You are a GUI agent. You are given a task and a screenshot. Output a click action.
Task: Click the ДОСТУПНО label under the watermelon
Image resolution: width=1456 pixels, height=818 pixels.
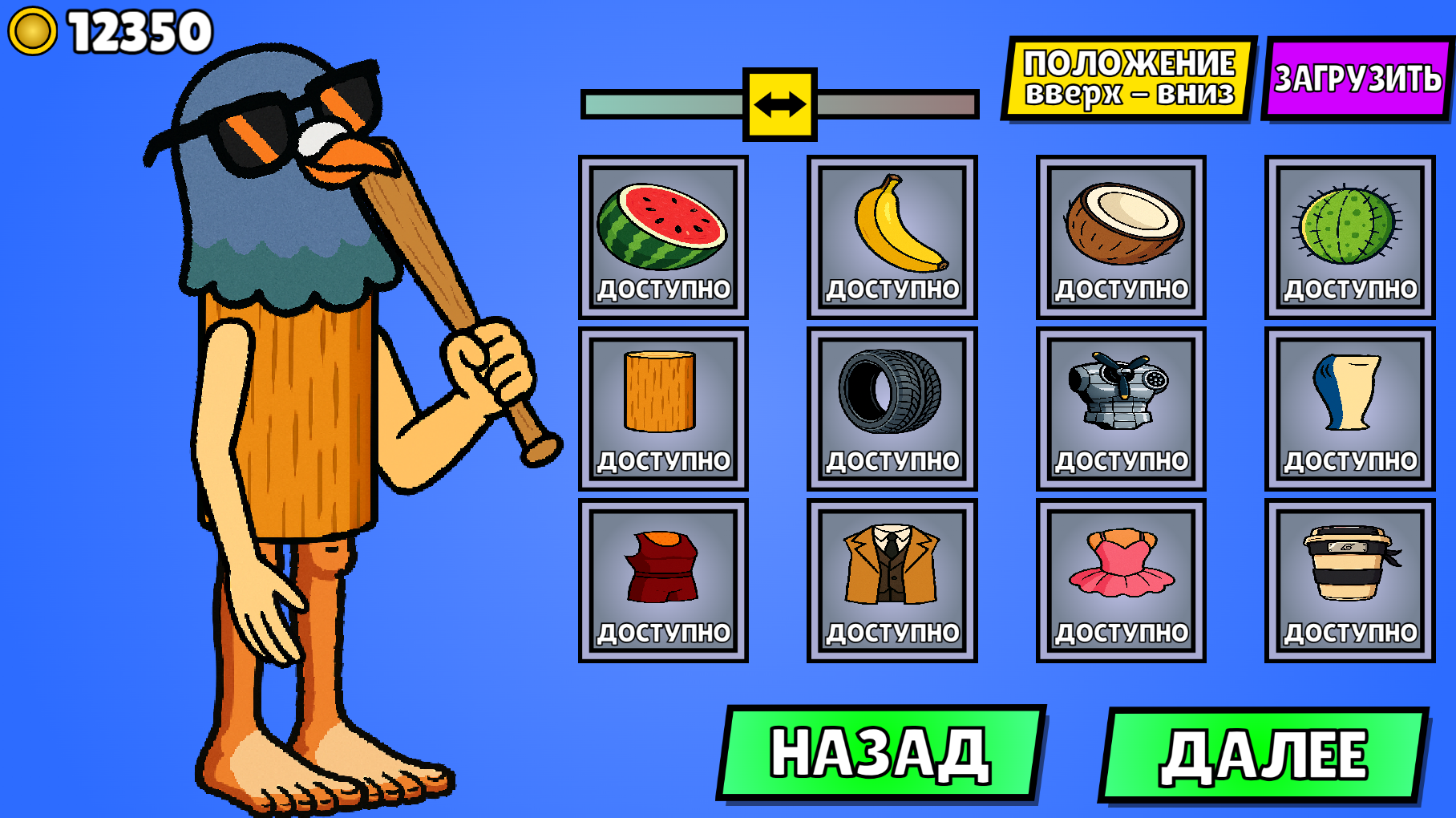pos(664,289)
